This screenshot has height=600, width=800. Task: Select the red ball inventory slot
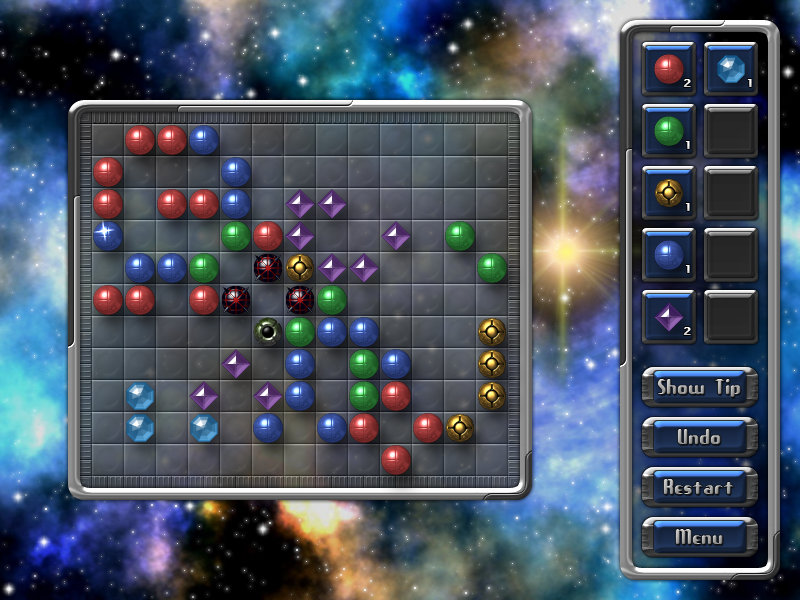(x=668, y=69)
